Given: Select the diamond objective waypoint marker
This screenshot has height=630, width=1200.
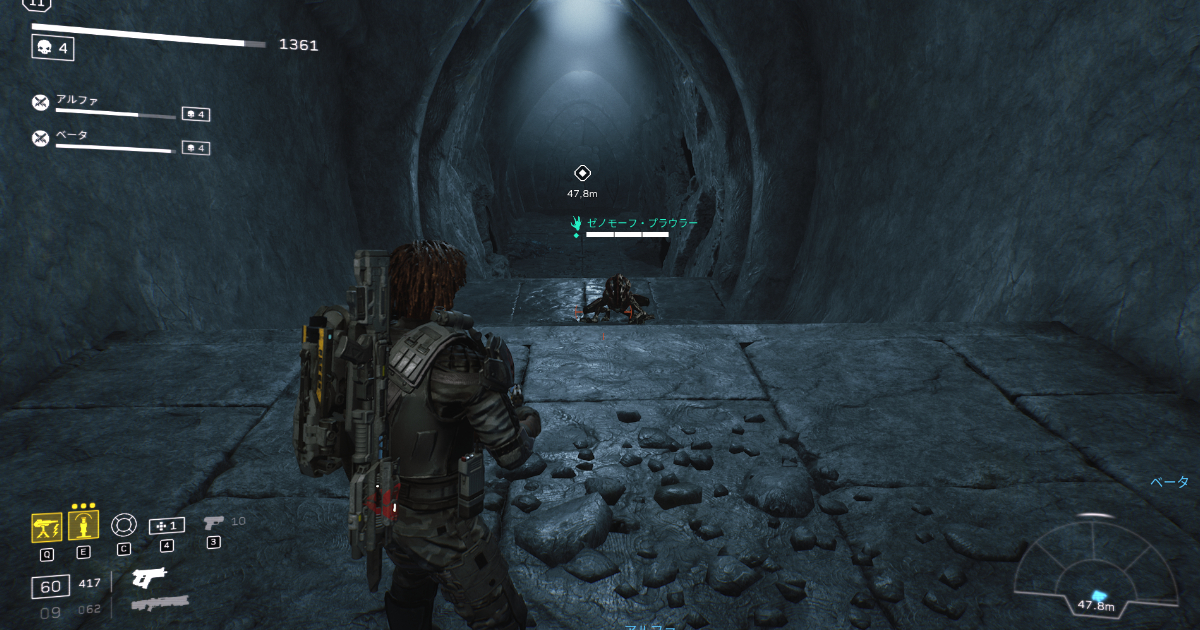Looking at the screenshot, I should click(x=582, y=173).
